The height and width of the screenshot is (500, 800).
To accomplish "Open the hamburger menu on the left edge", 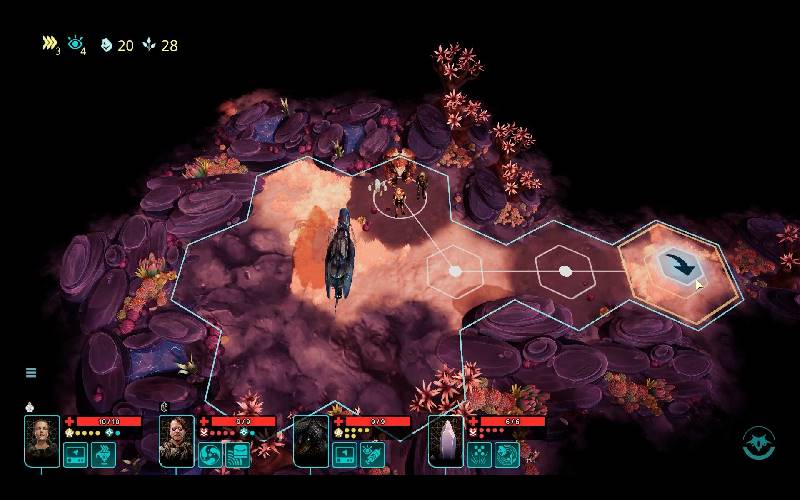I will click(x=31, y=373).
